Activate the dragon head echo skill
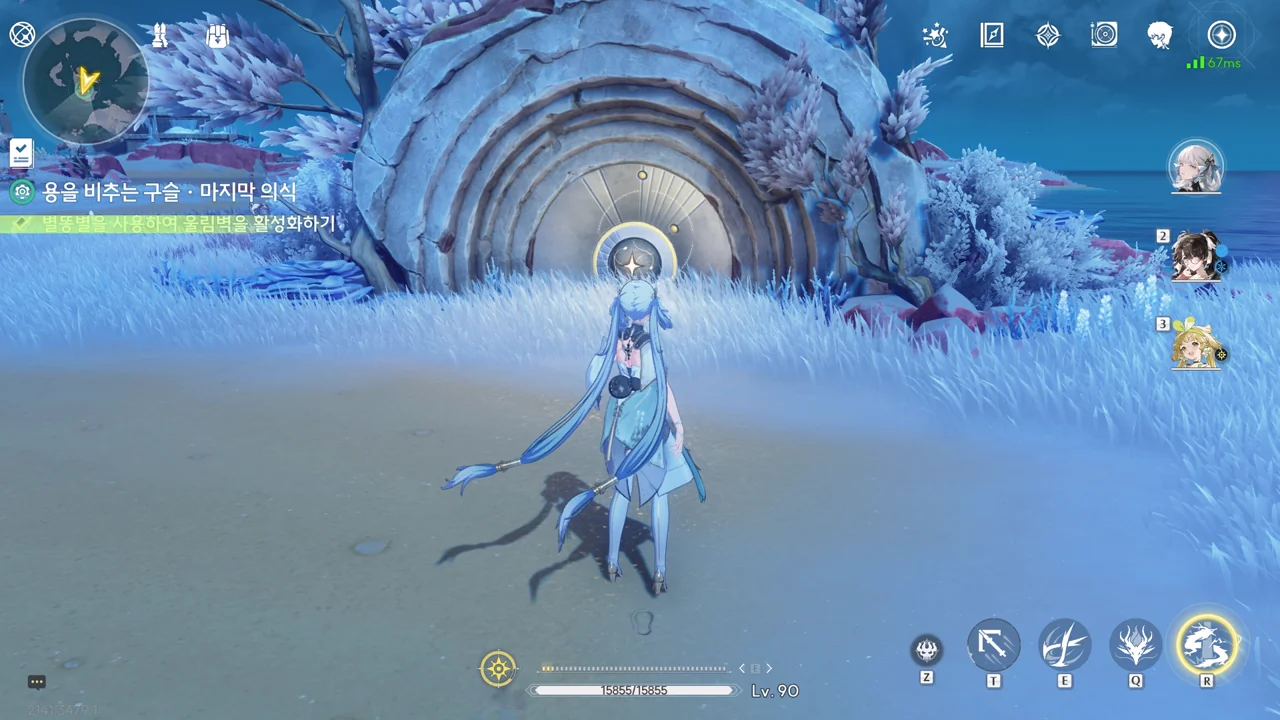 1136,645
